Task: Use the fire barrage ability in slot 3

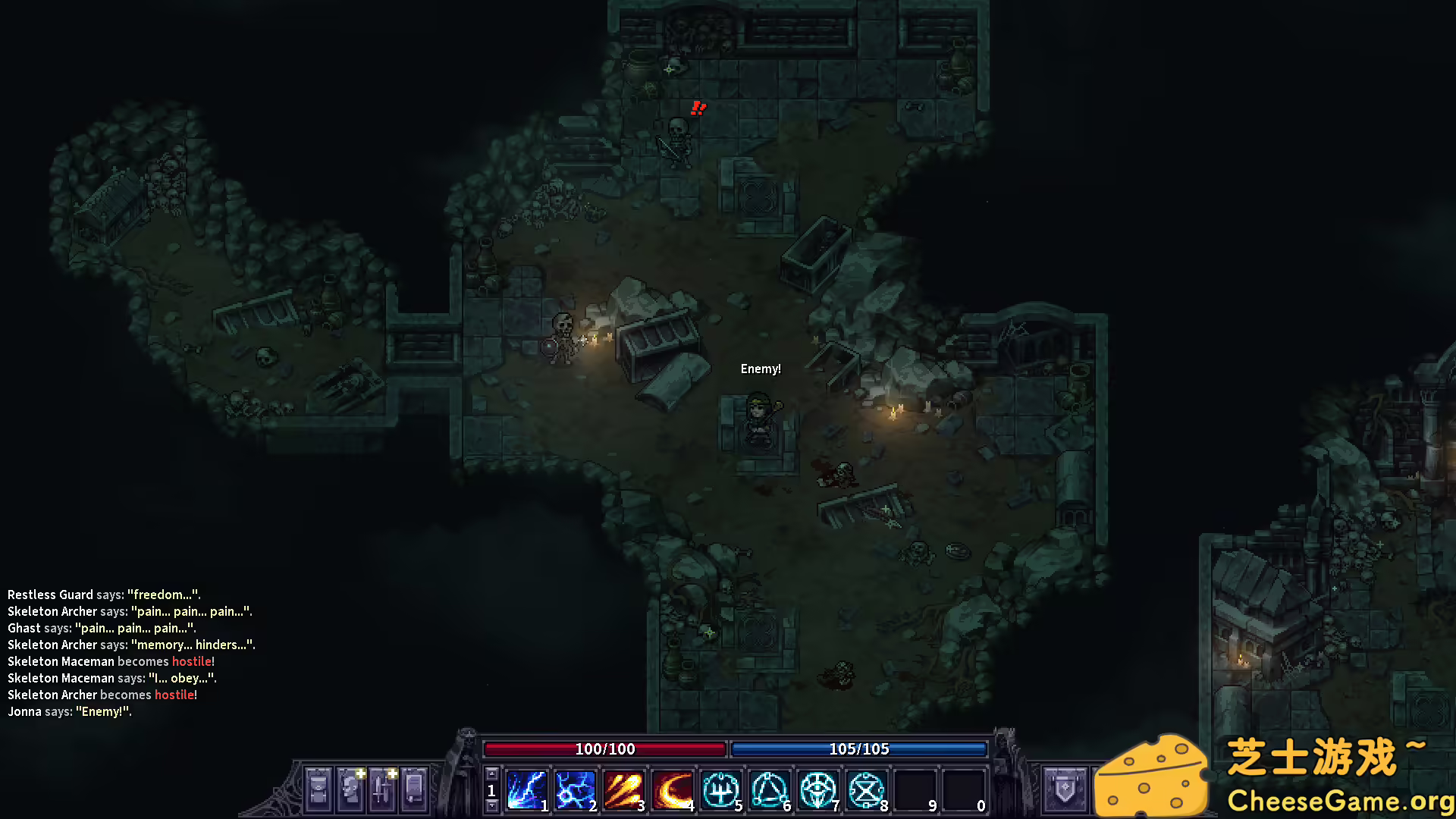Action: click(623, 790)
